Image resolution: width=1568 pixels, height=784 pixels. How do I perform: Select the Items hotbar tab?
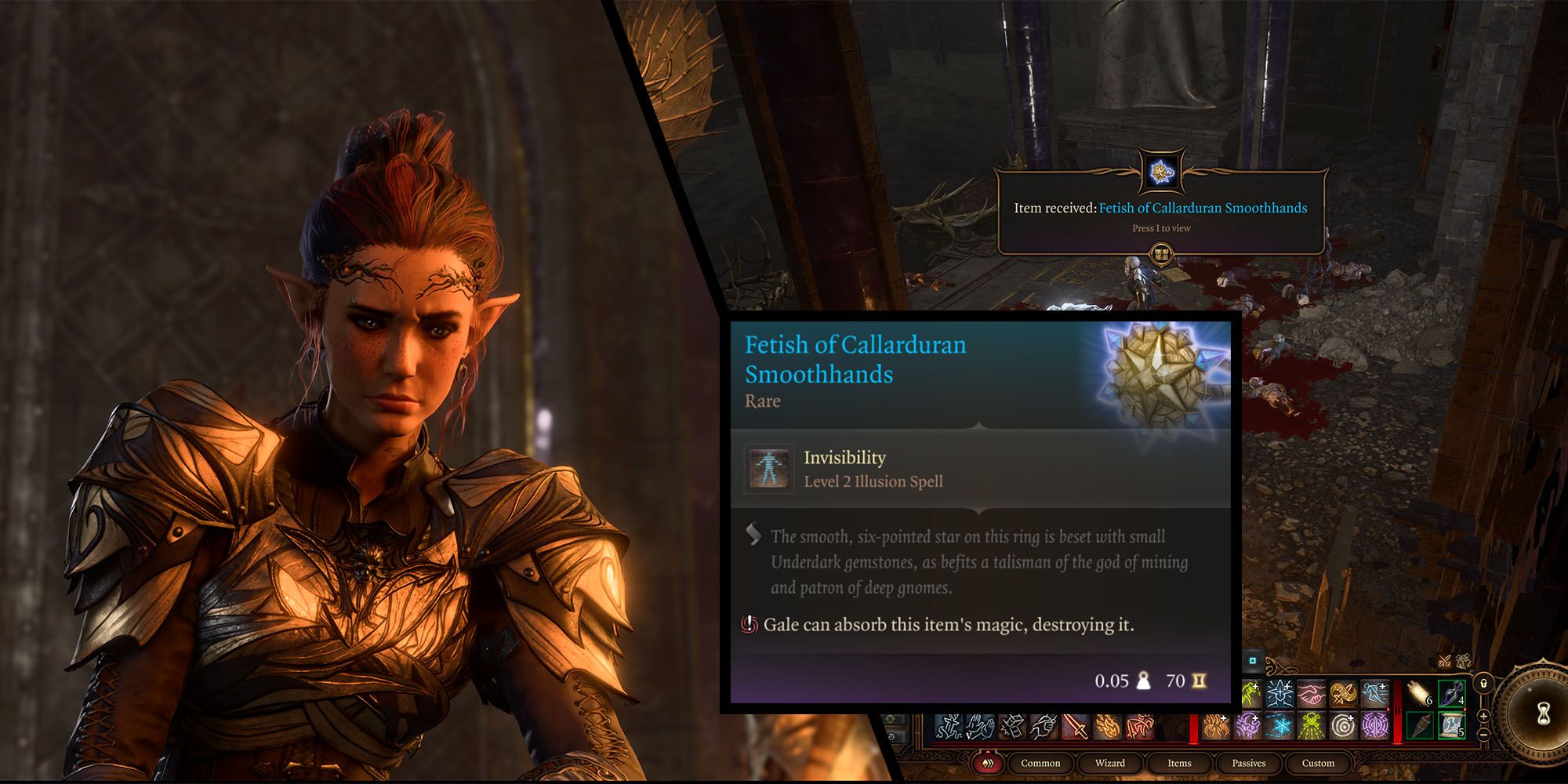[1179, 763]
